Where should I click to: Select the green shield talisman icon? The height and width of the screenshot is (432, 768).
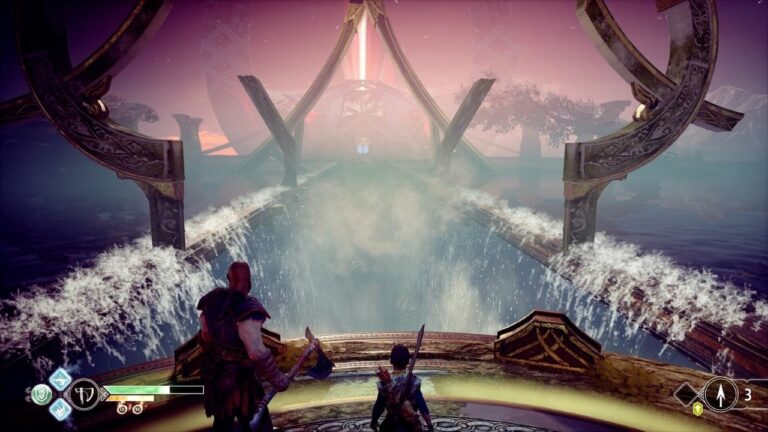point(41,394)
